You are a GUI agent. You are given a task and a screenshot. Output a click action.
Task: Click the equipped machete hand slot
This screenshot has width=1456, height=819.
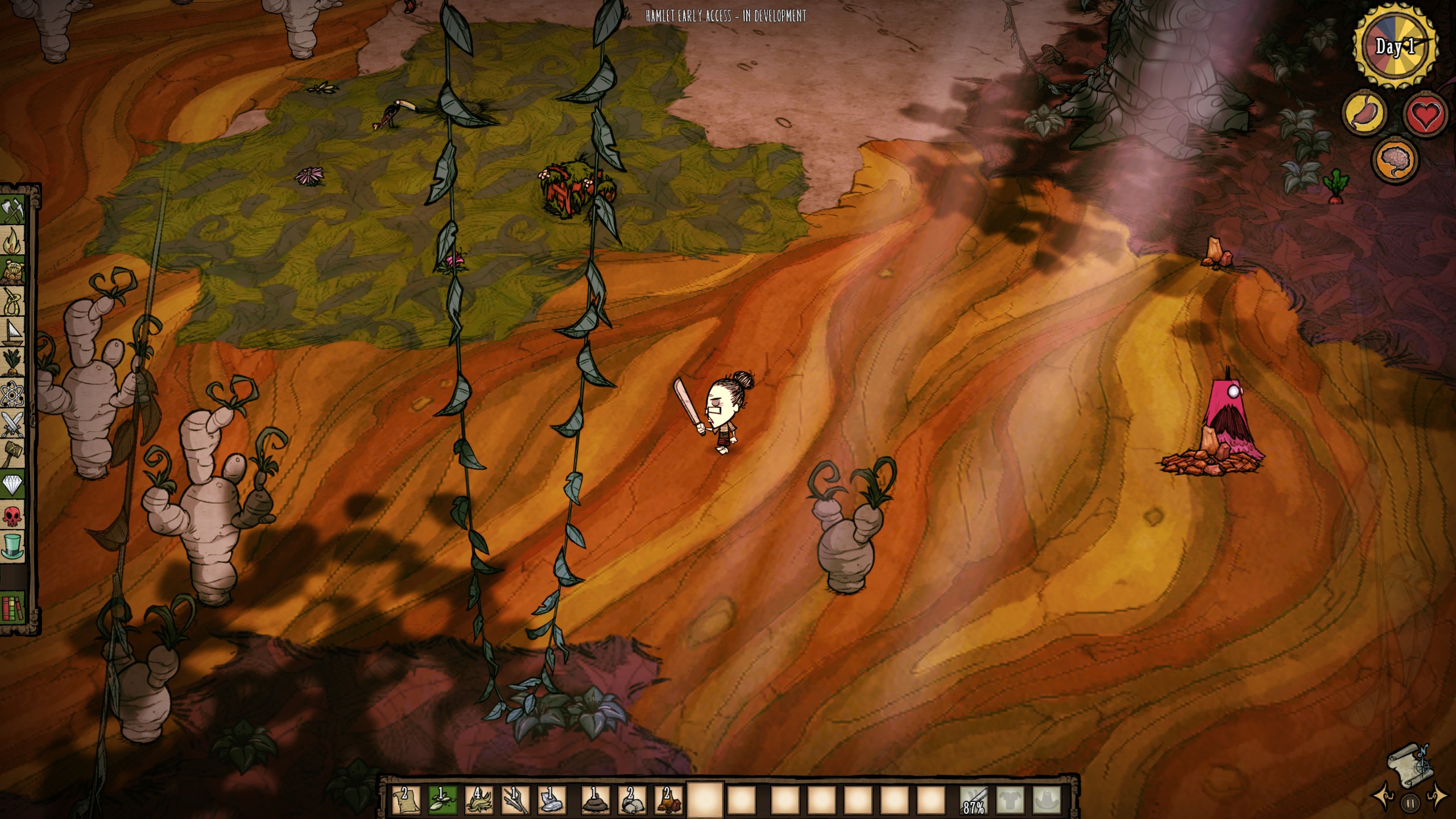[x=973, y=800]
